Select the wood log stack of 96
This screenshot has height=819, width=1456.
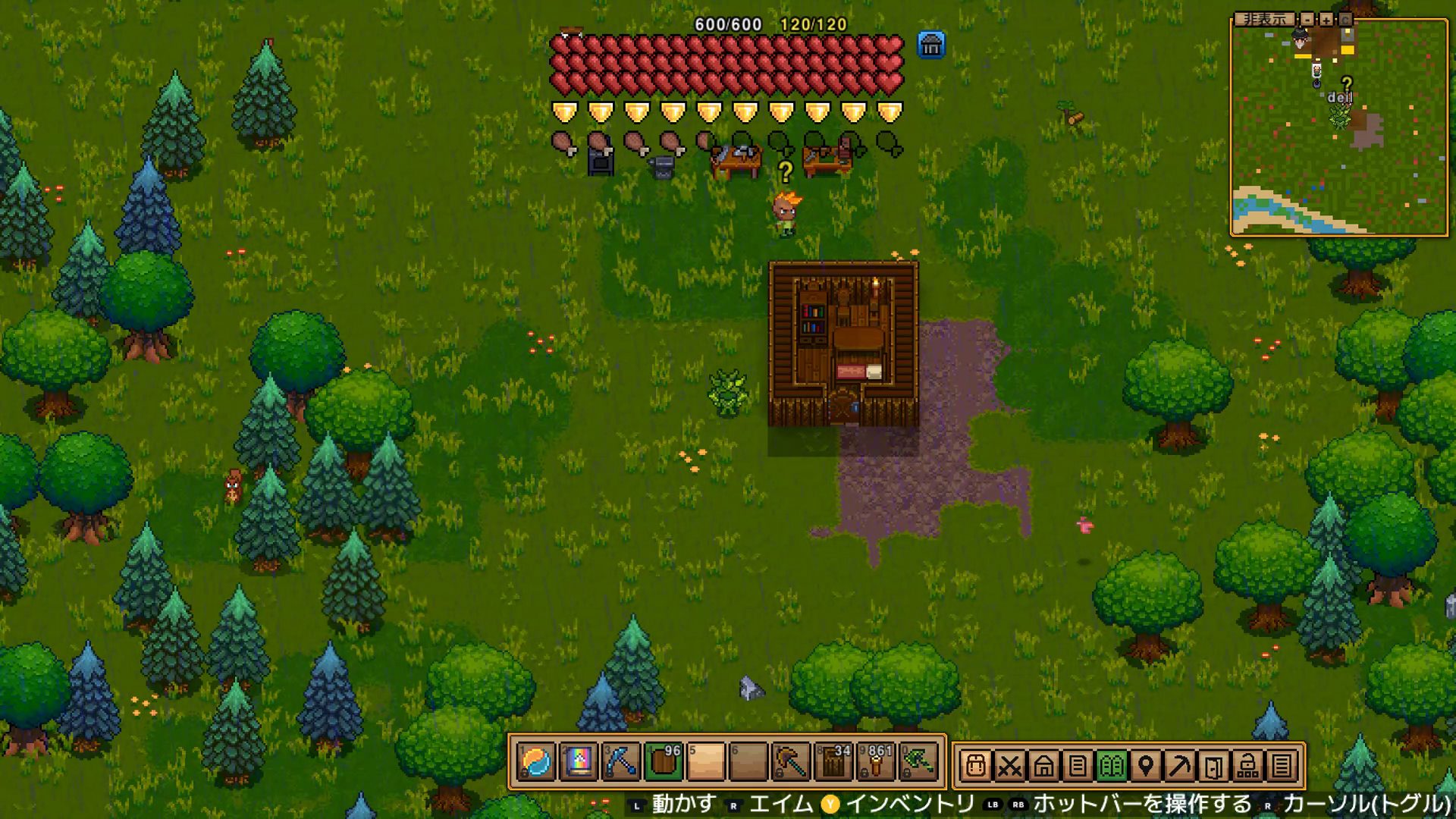point(664,762)
